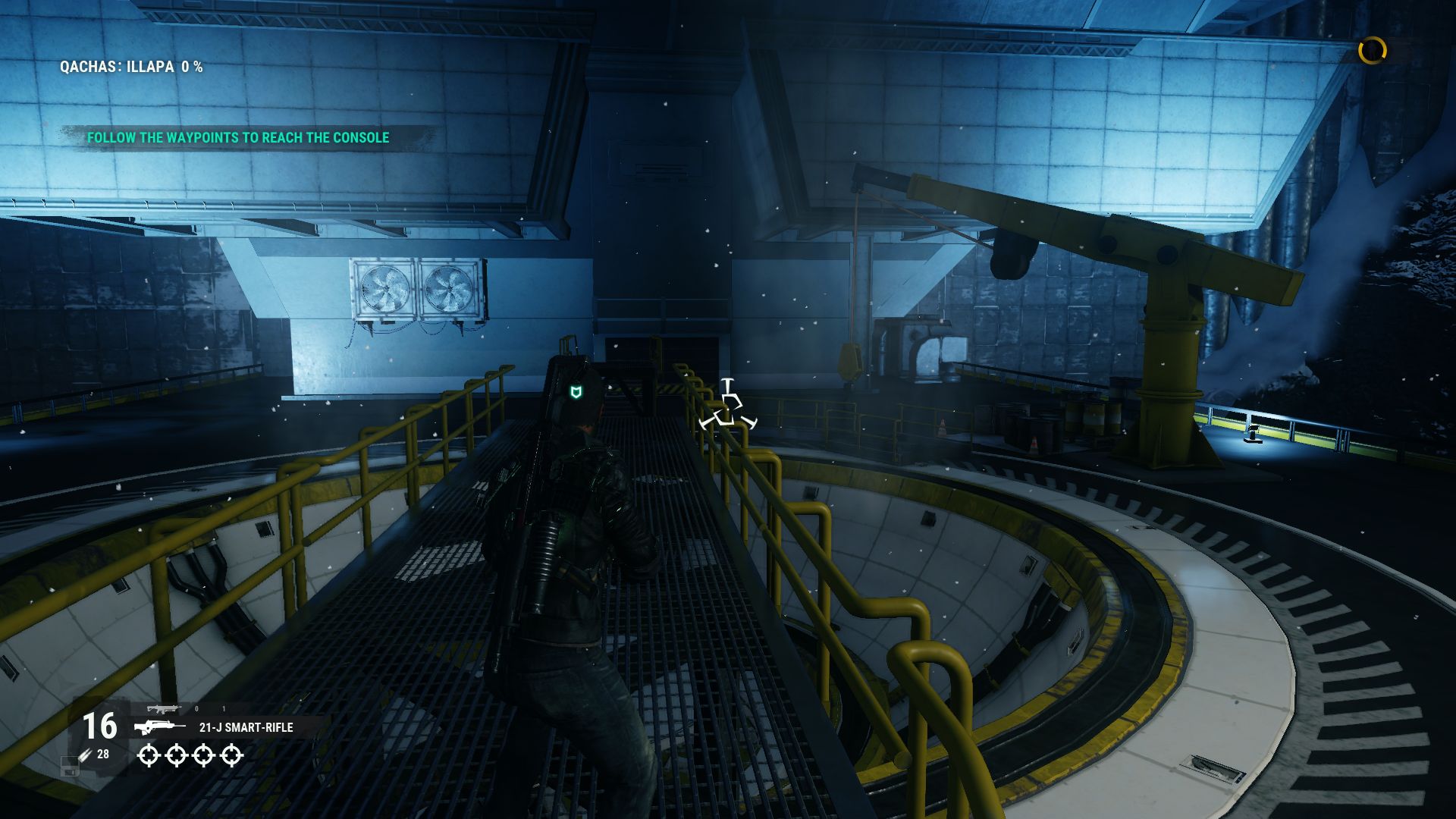
Task: Click the green shield waypoint marker
Action: pos(576,391)
